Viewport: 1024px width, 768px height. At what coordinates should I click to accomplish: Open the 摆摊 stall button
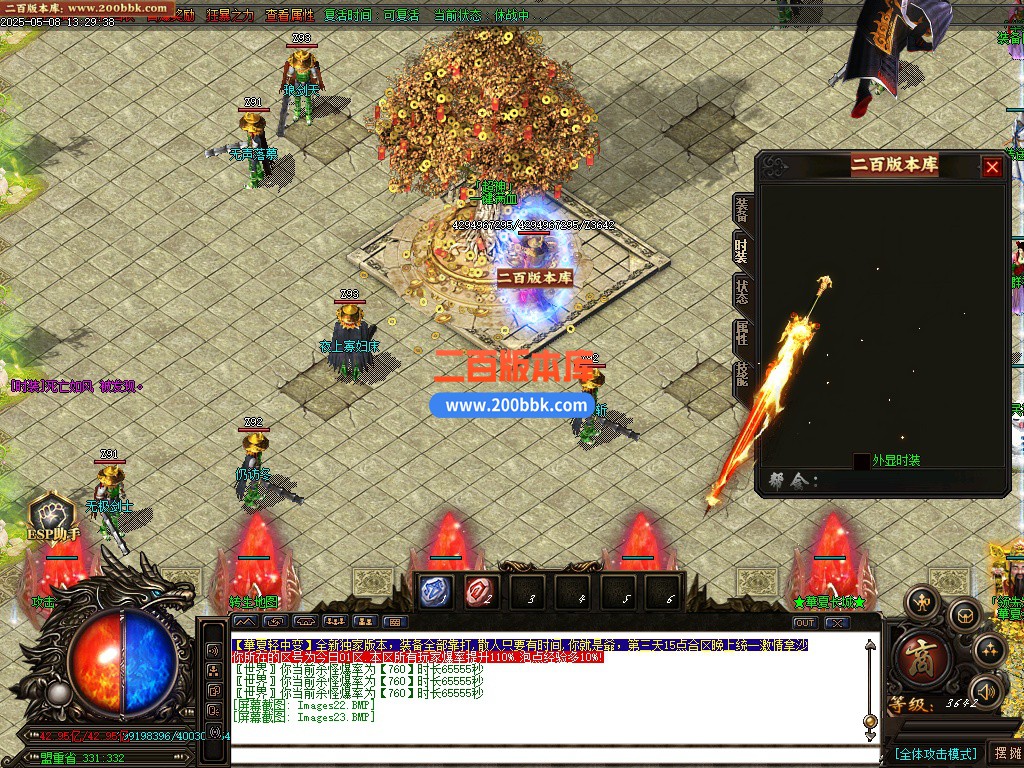(x=1004, y=753)
